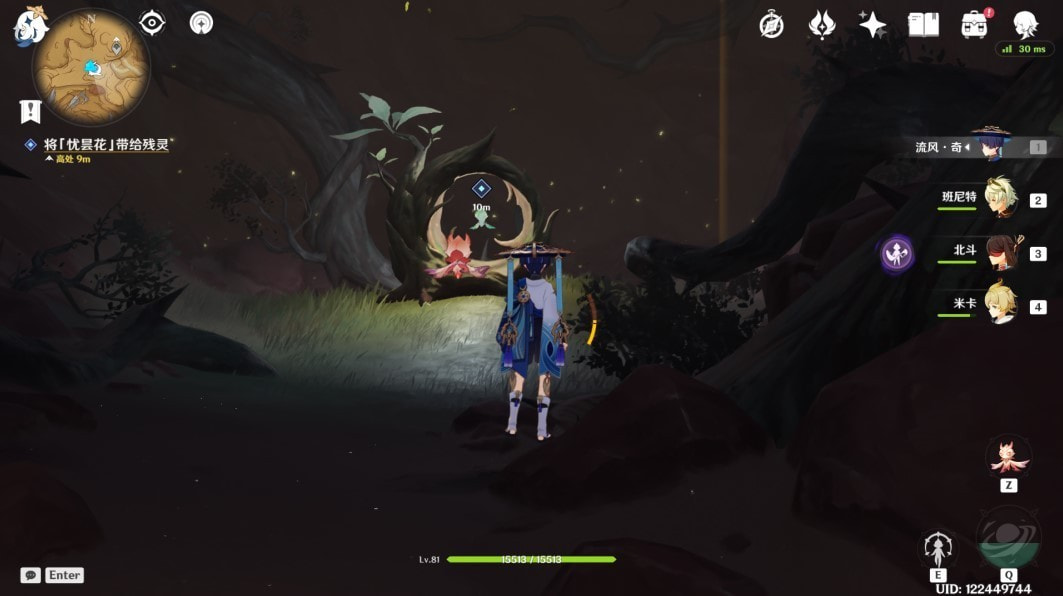Screen dimensions: 1063x596
Task: Click the purple co-op icon beside 北斗
Action: [x=898, y=254]
